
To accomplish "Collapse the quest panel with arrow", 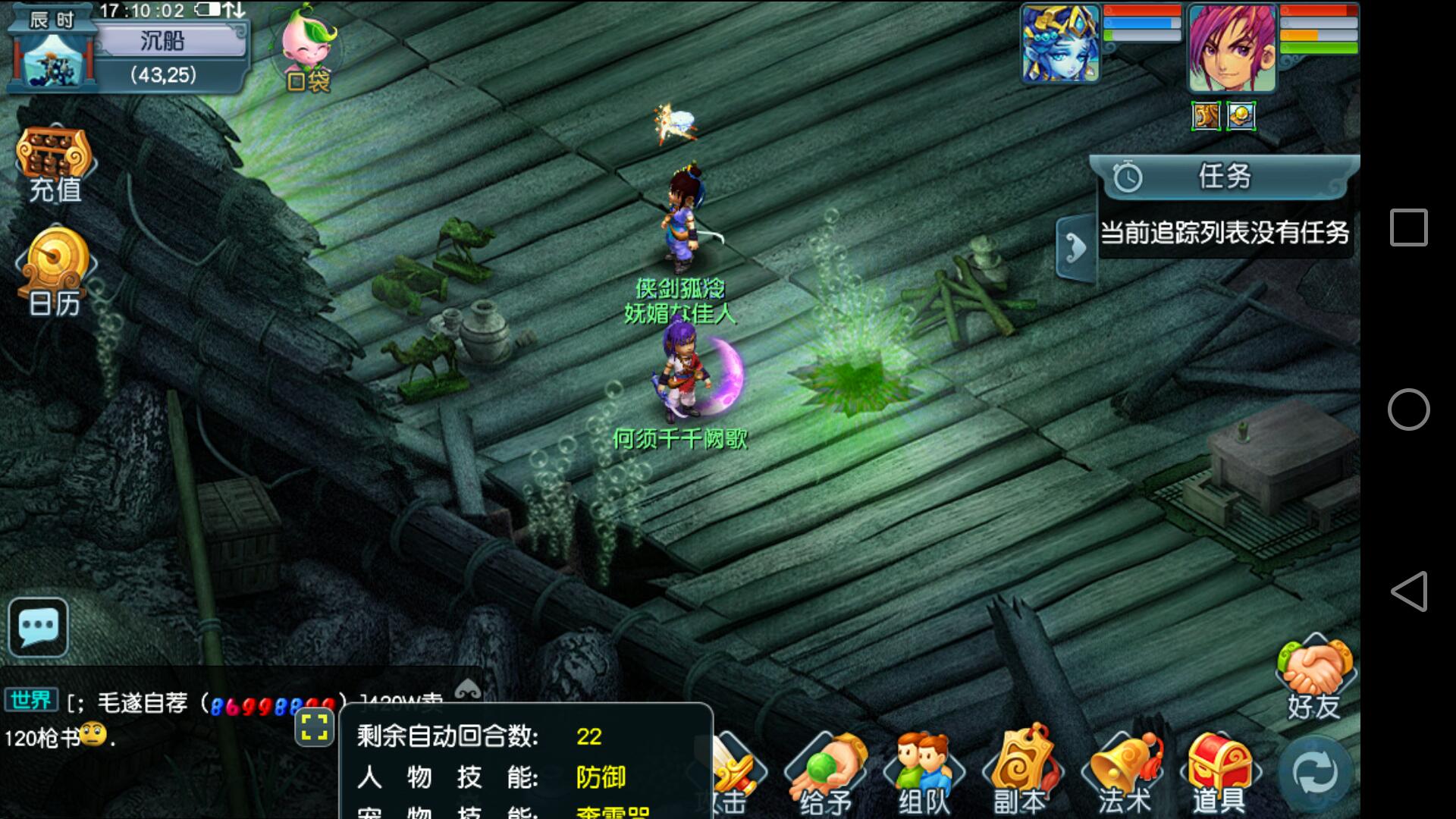I will (1075, 247).
